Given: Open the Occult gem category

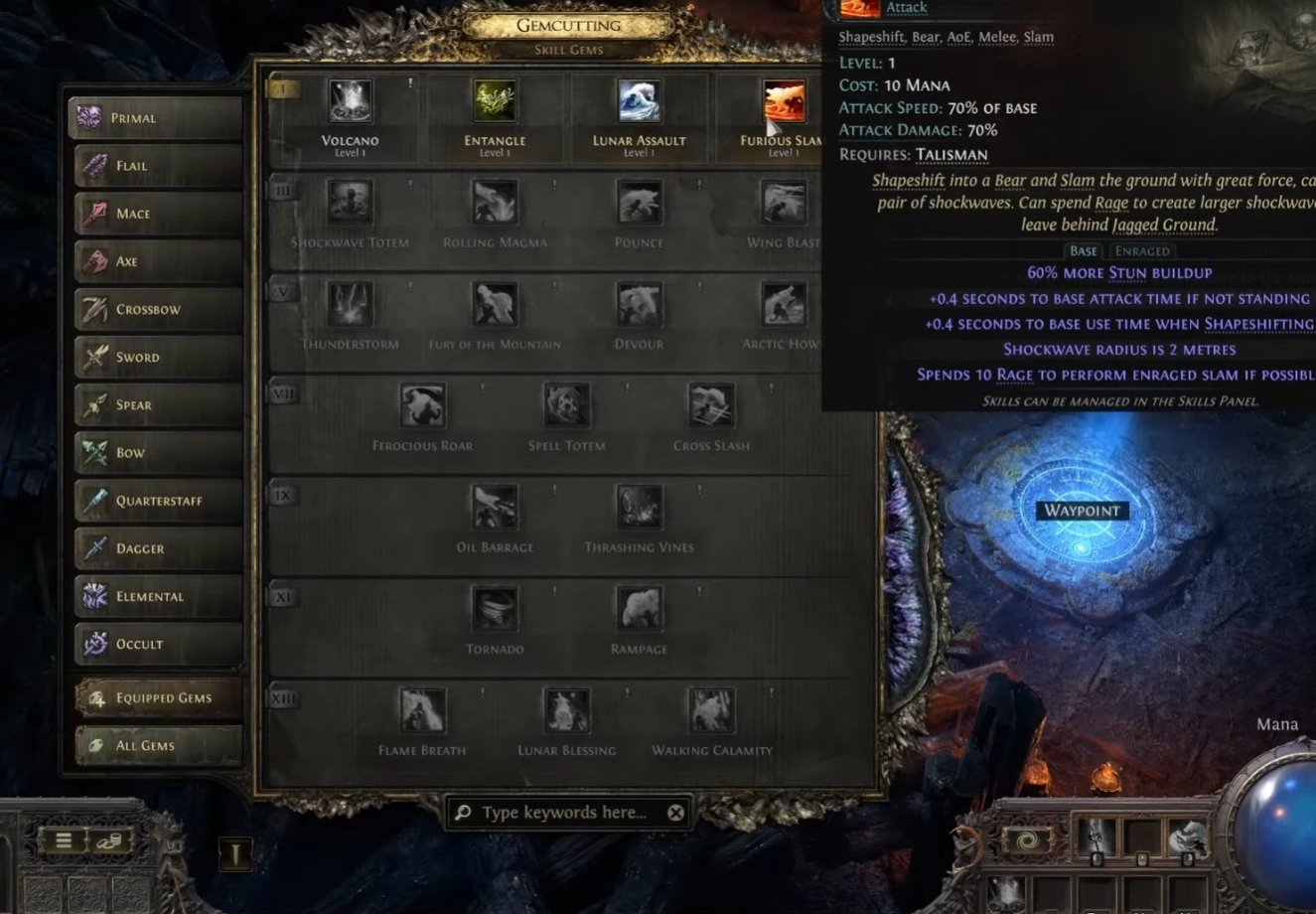Looking at the screenshot, I should pos(156,644).
